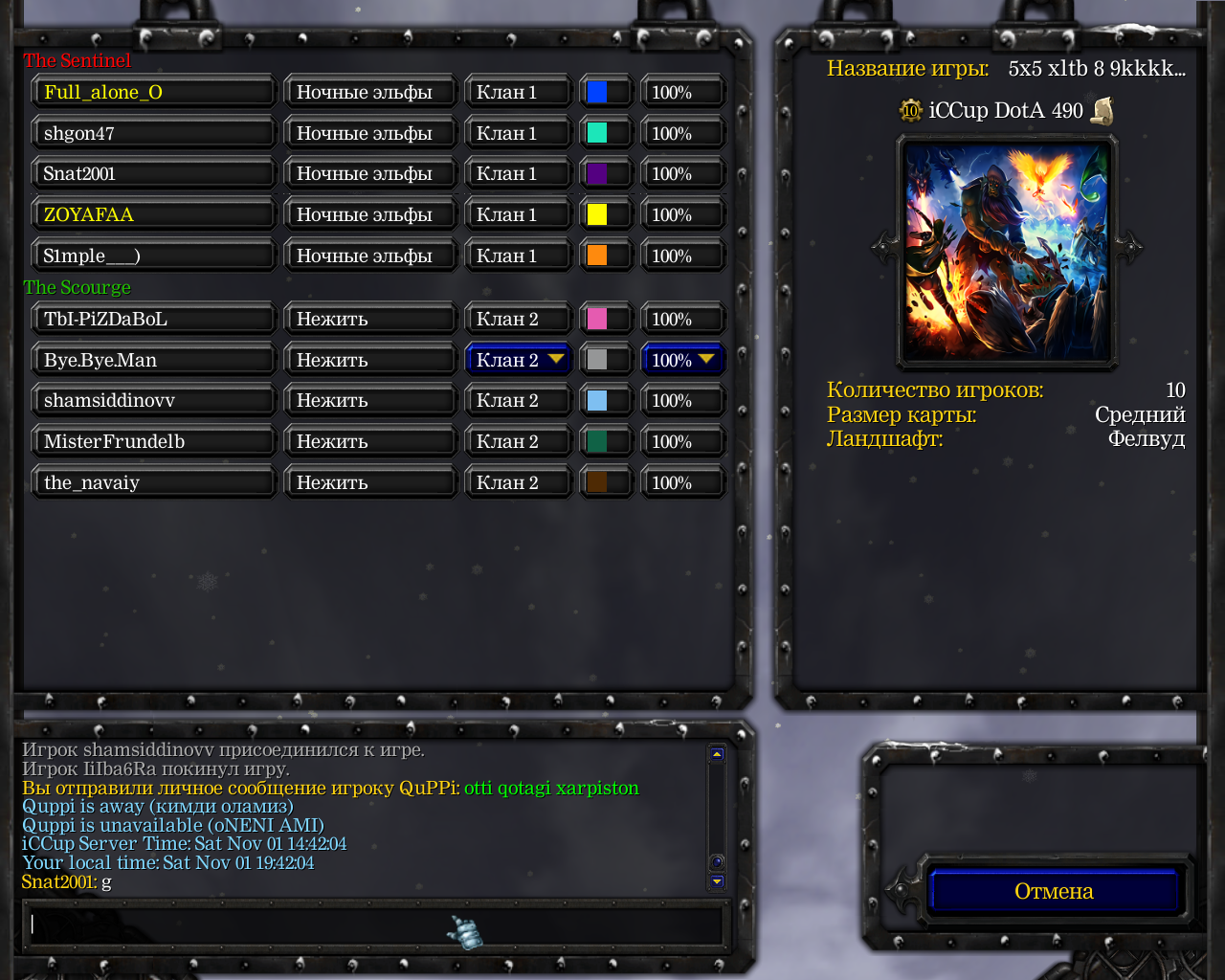The height and width of the screenshot is (980, 1225).
Task: Select Bye.Bye.Man's gray color swatch
Action: coord(597,360)
